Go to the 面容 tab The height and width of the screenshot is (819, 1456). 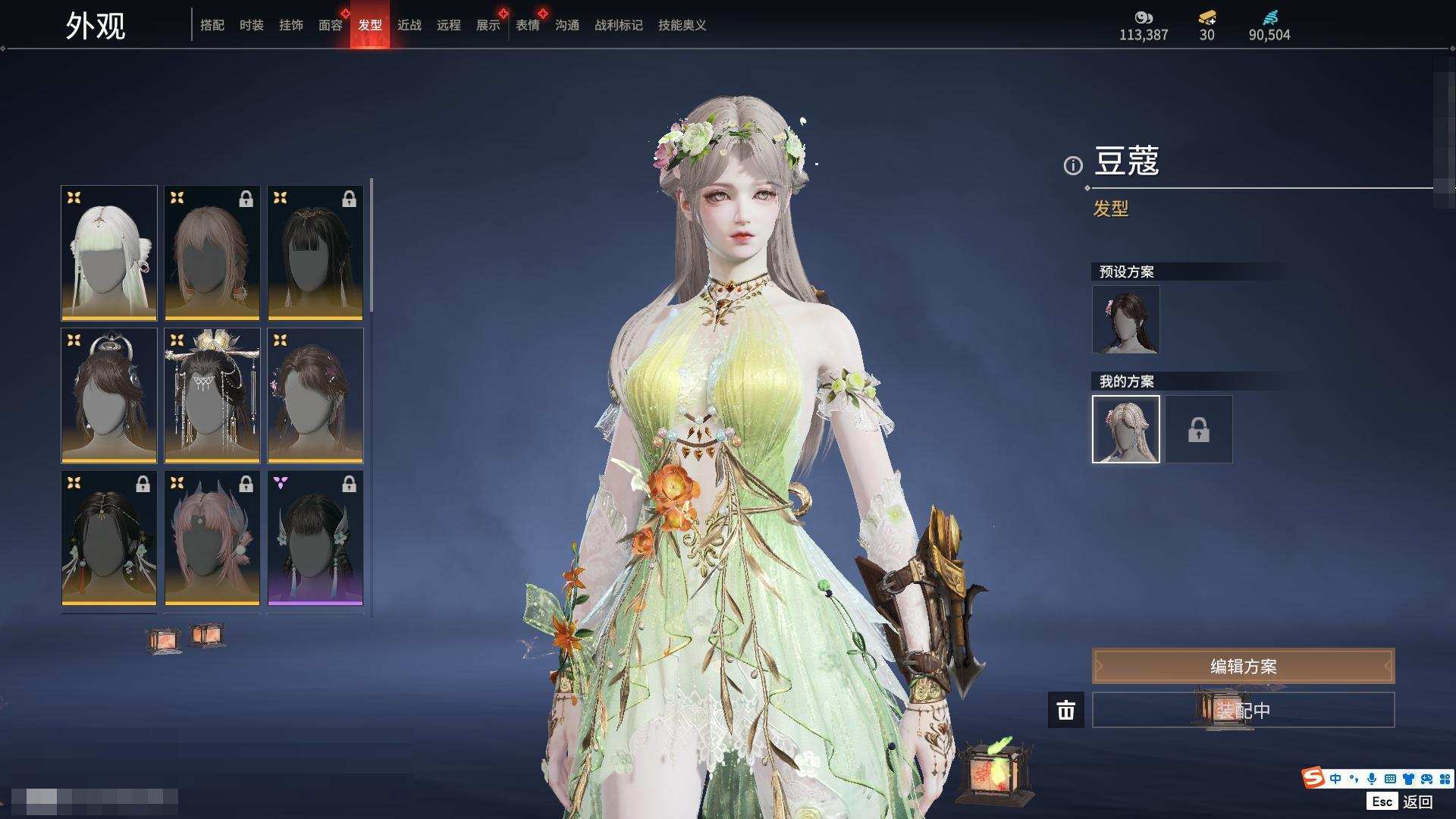(x=330, y=25)
